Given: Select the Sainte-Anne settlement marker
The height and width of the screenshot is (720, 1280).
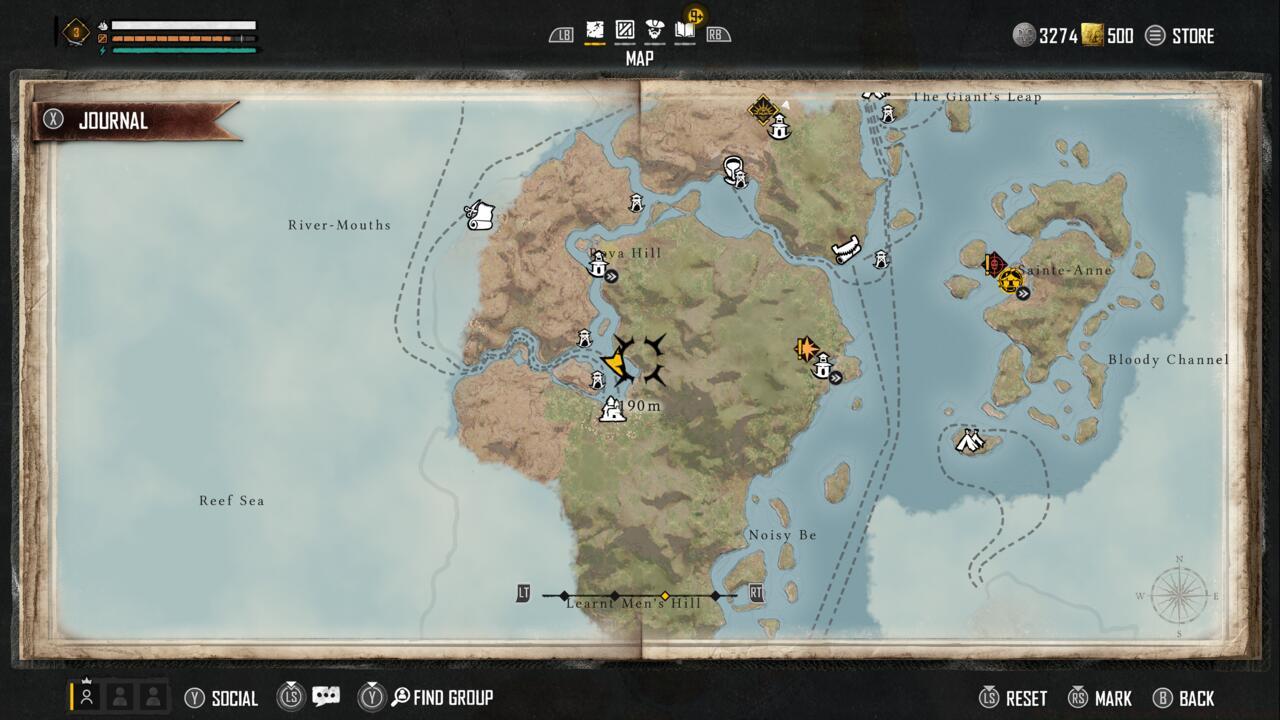Looking at the screenshot, I should [x=1010, y=279].
